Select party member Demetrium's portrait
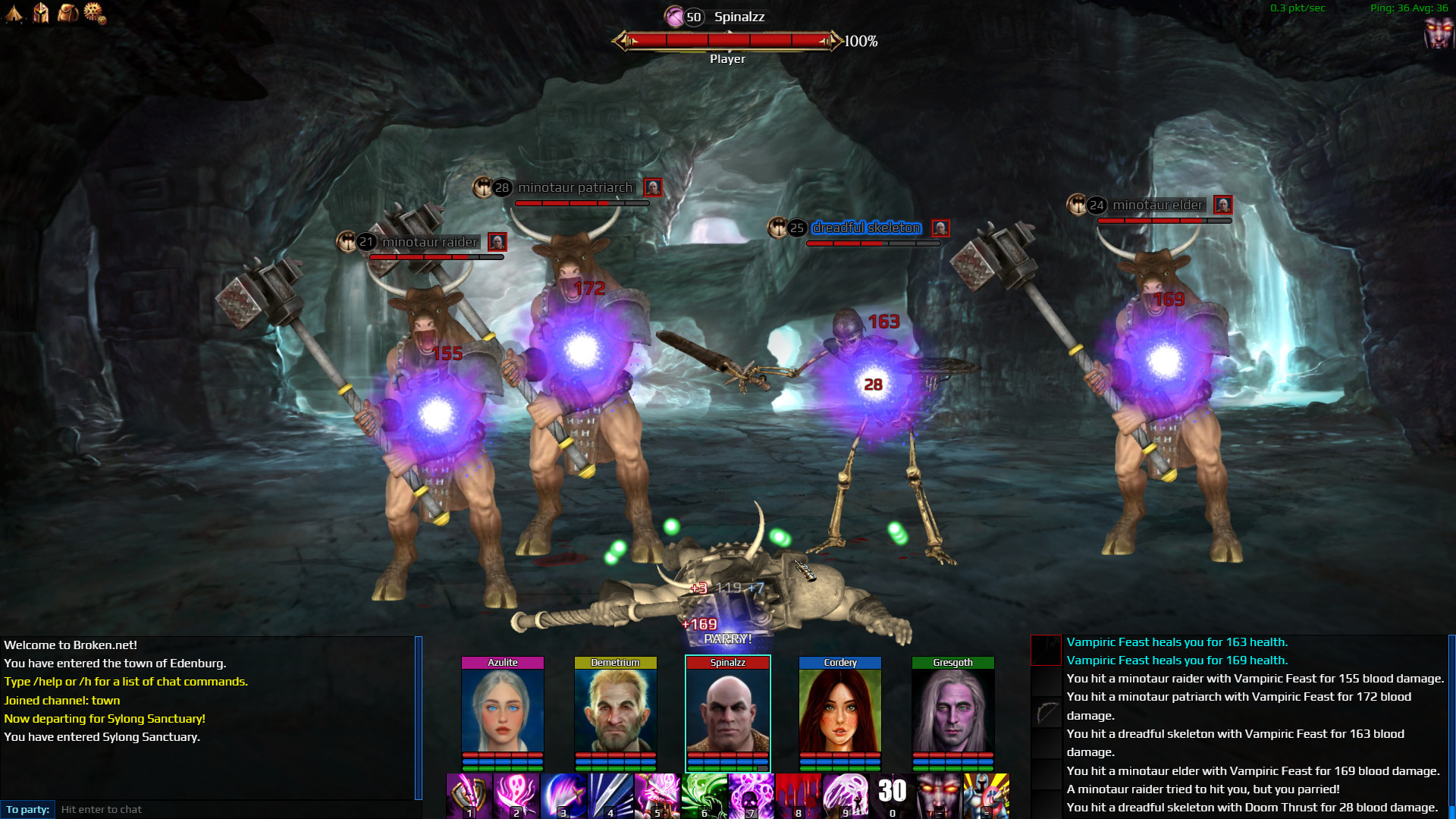The height and width of the screenshot is (819, 1456). (x=615, y=711)
